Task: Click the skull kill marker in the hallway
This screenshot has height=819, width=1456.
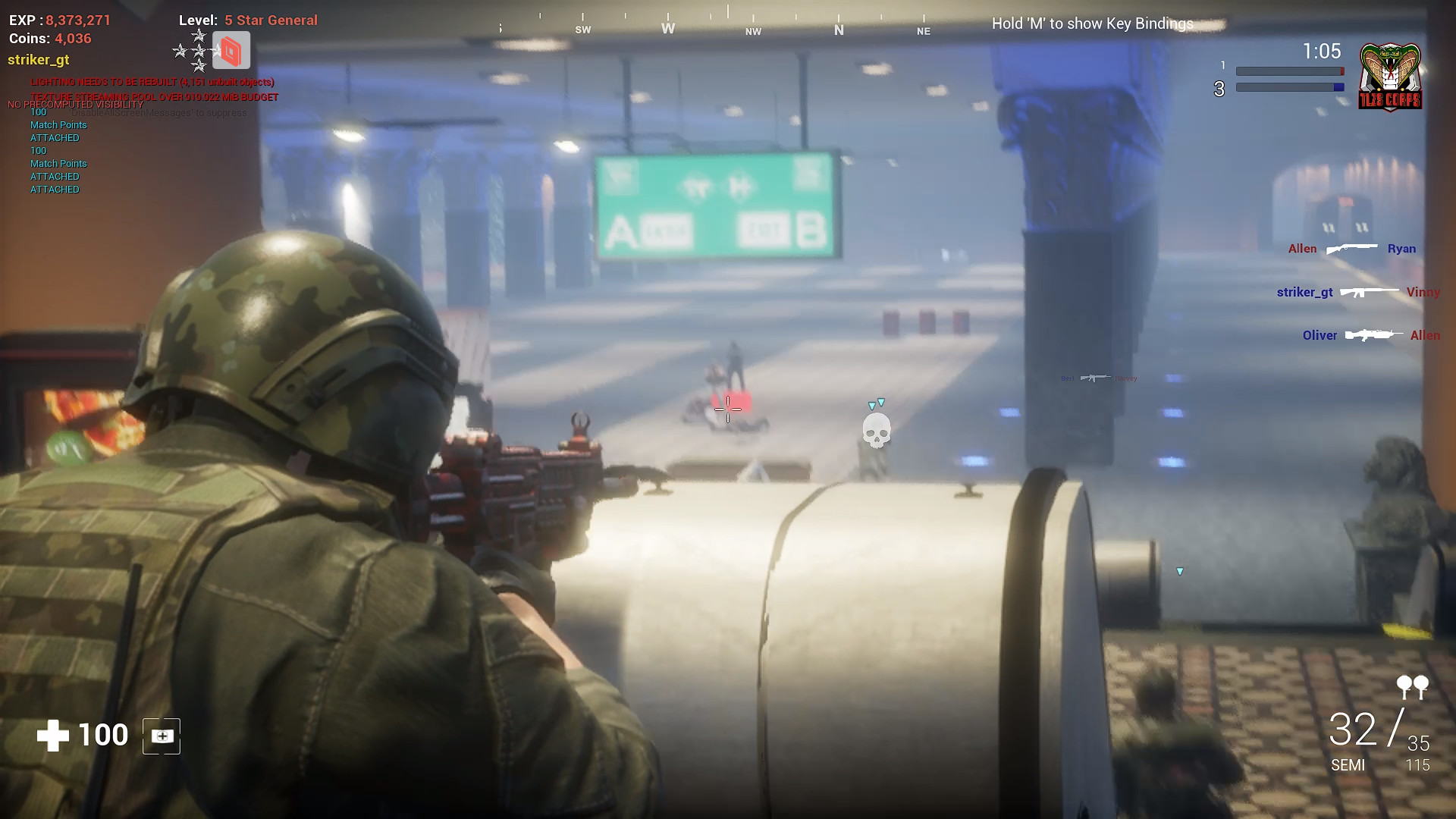Action: coord(876,431)
